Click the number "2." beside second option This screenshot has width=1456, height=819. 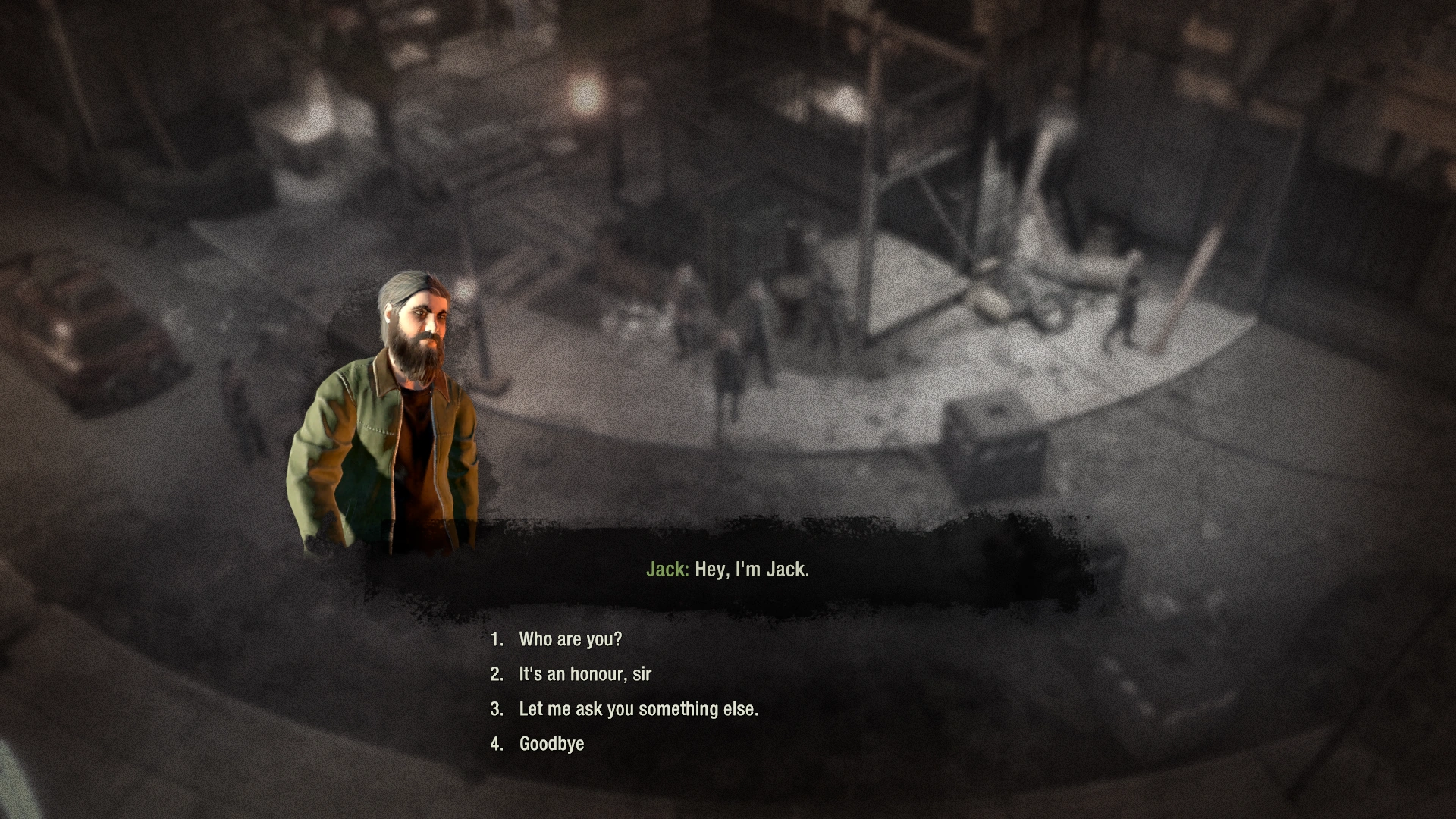(x=497, y=674)
